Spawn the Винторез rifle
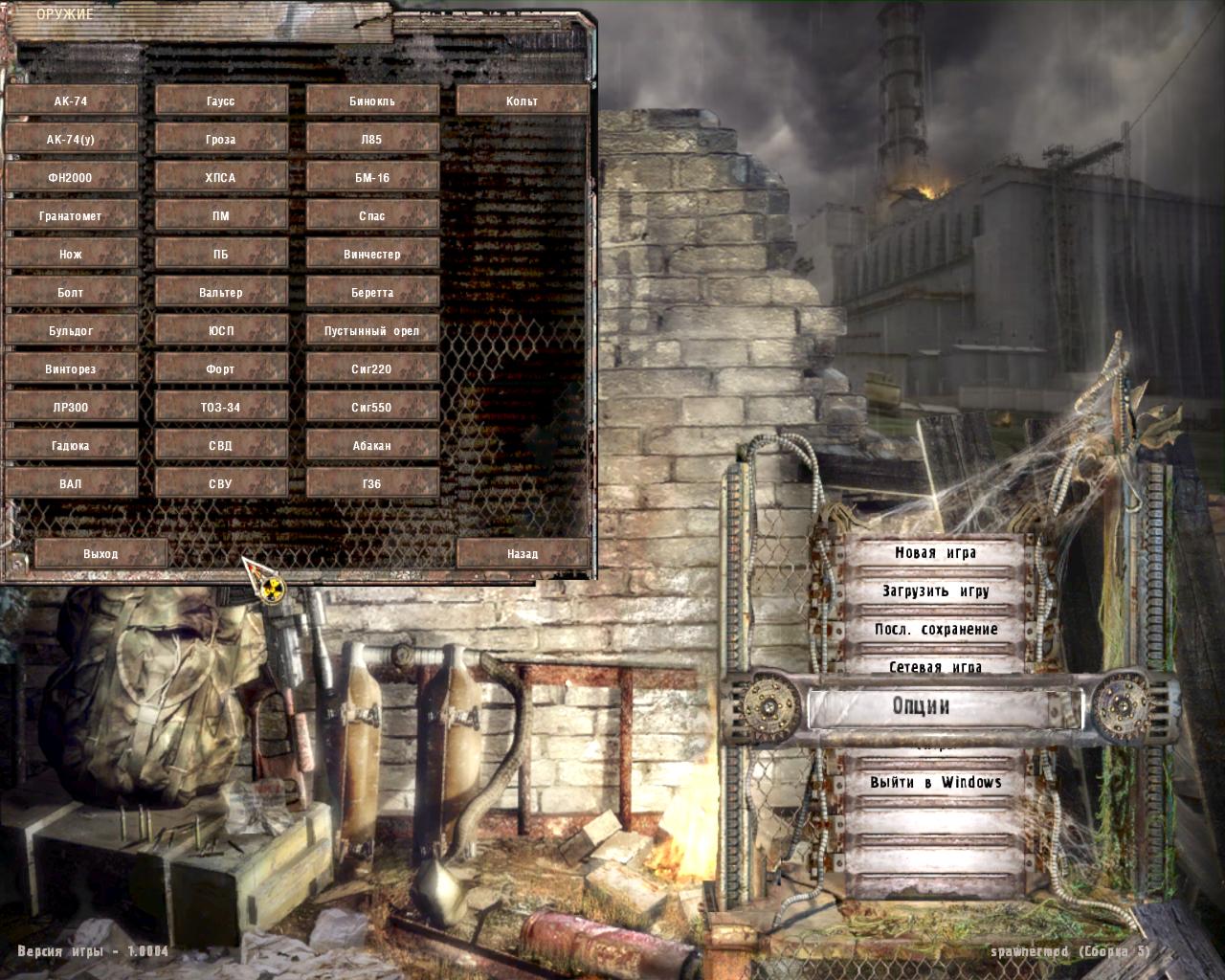The height and width of the screenshot is (980, 1225). coord(72,367)
